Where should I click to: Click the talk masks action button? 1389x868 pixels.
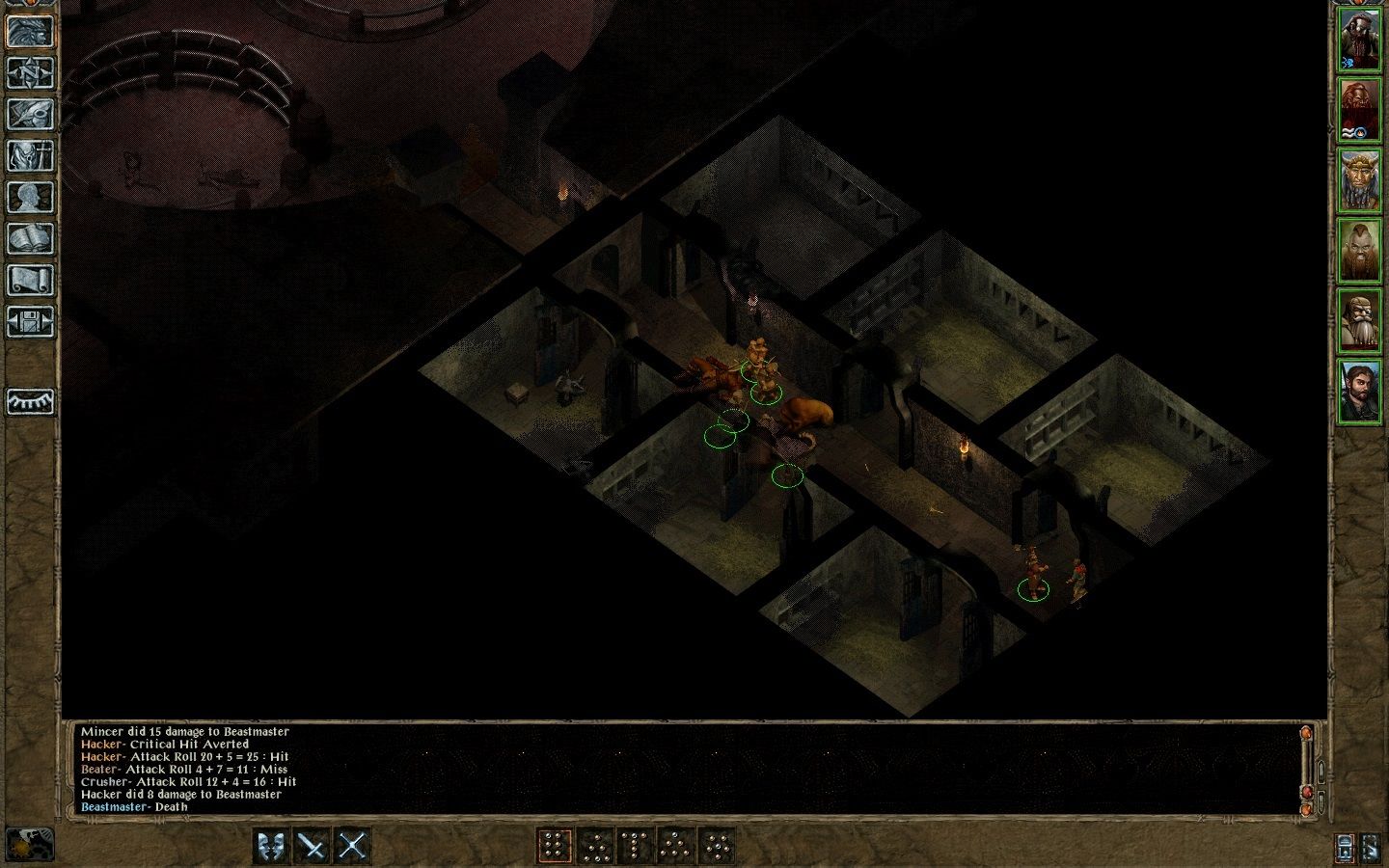(272, 846)
